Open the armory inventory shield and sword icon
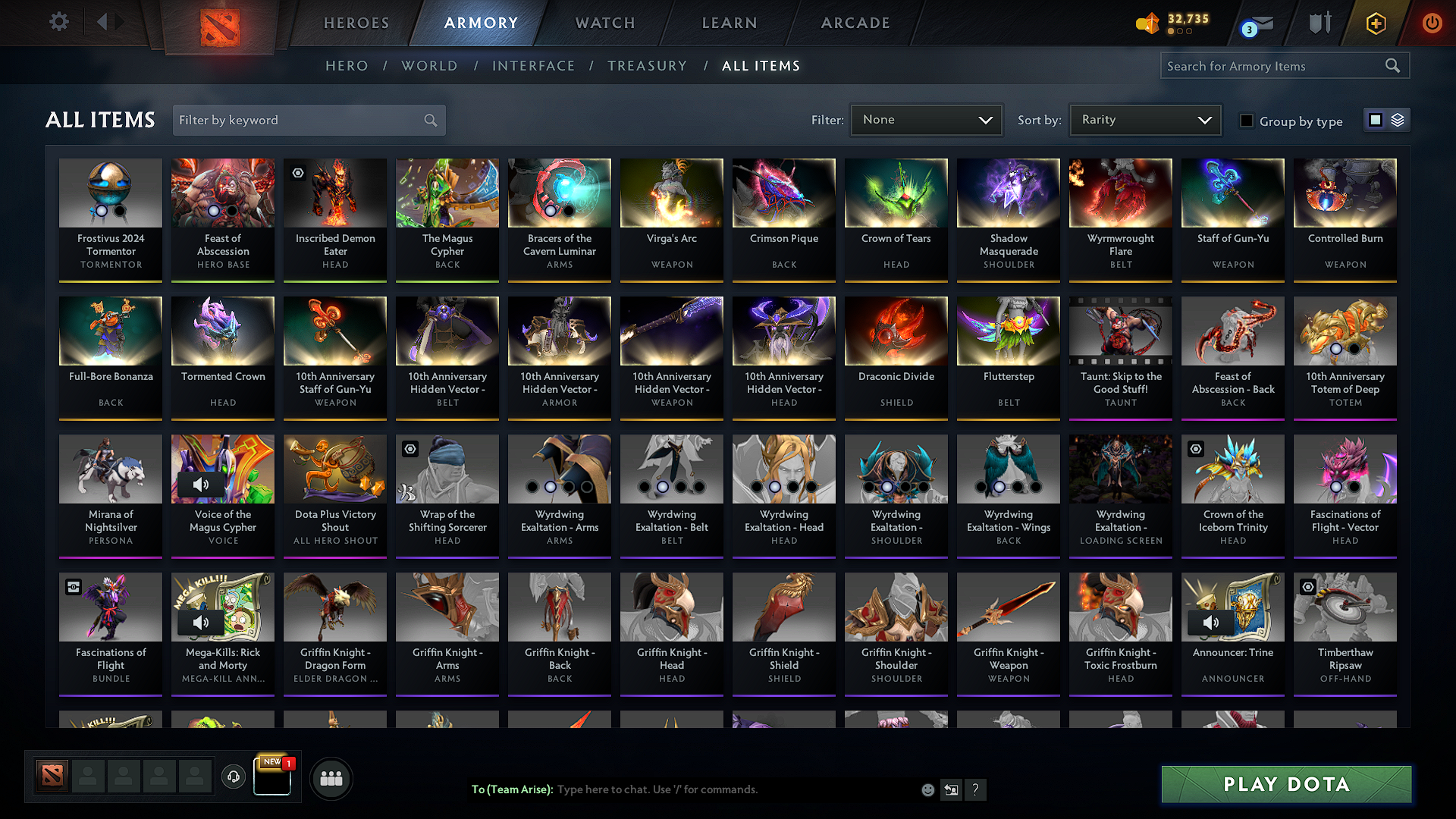The width and height of the screenshot is (1456, 819). (1319, 24)
